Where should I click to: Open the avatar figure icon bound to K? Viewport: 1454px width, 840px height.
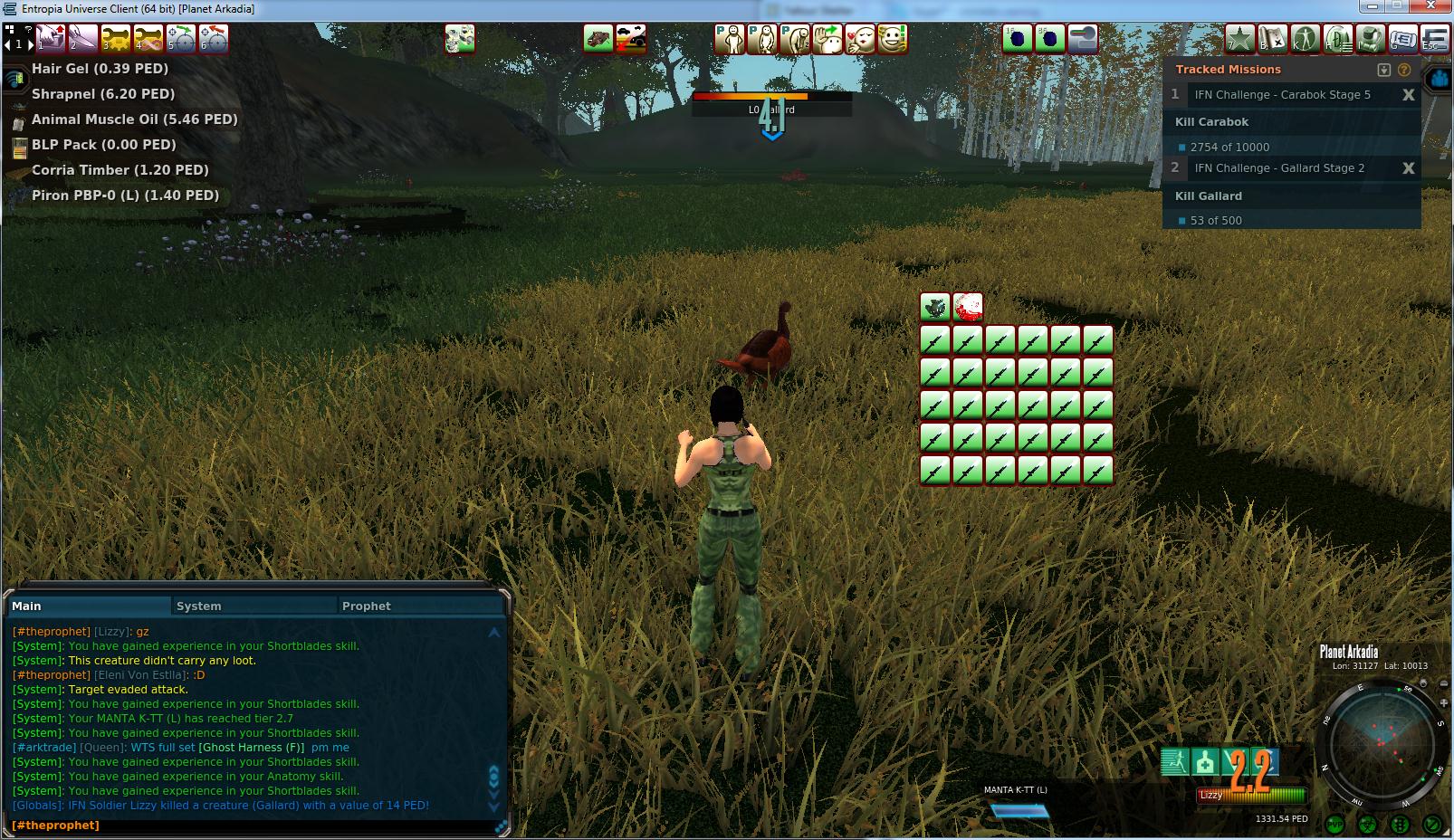[1306, 39]
